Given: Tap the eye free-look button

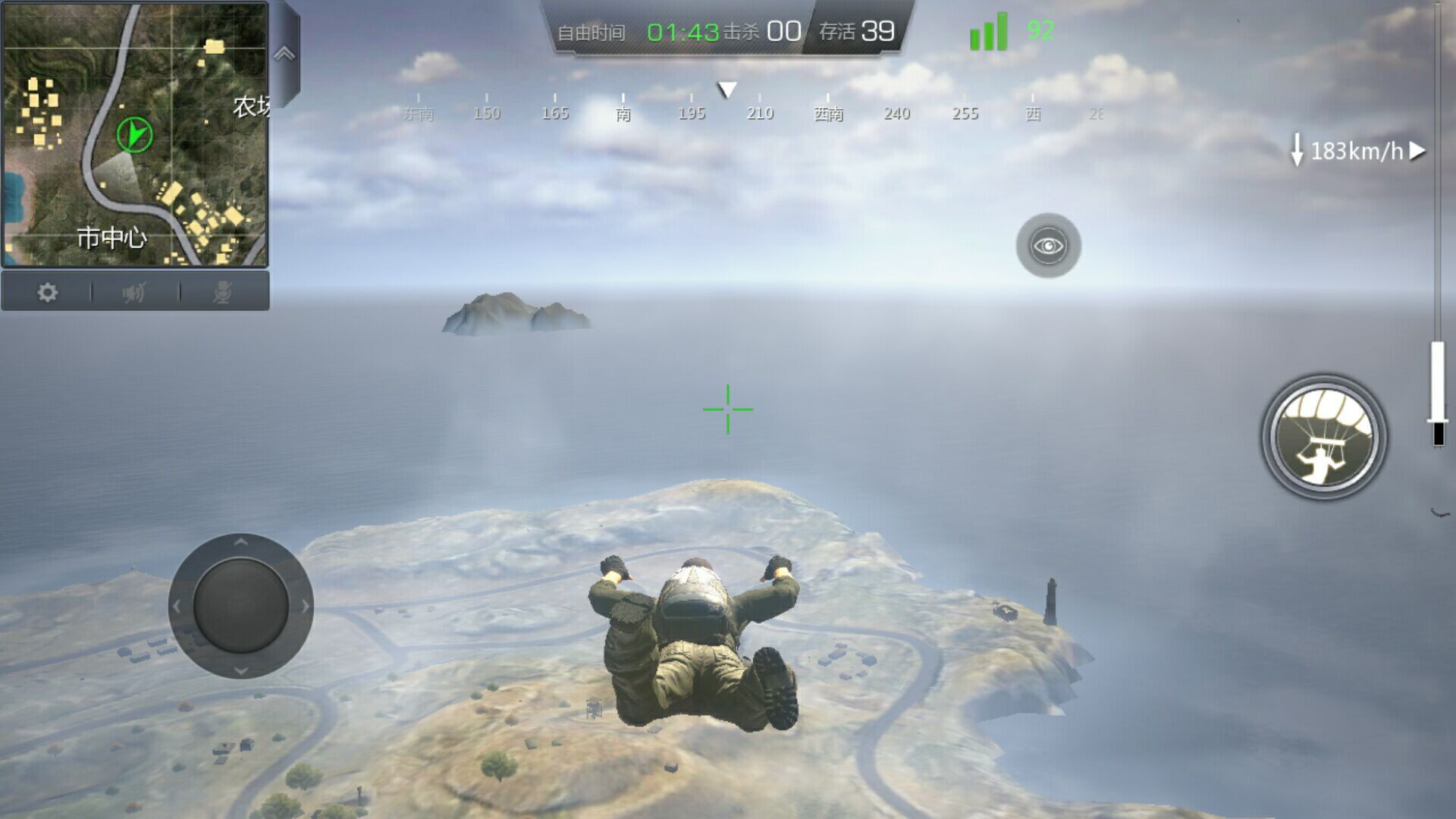Looking at the screenshot, I should [x=1048, y=246].
